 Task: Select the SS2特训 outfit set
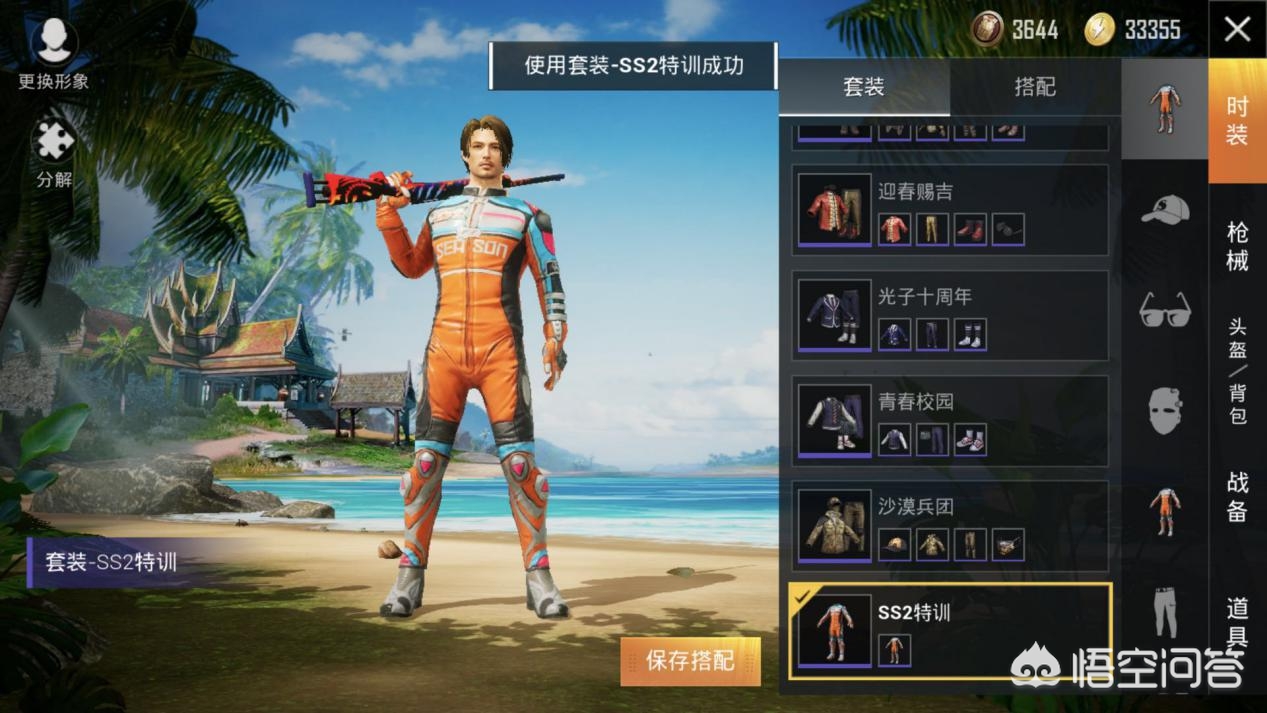[950, 631]
